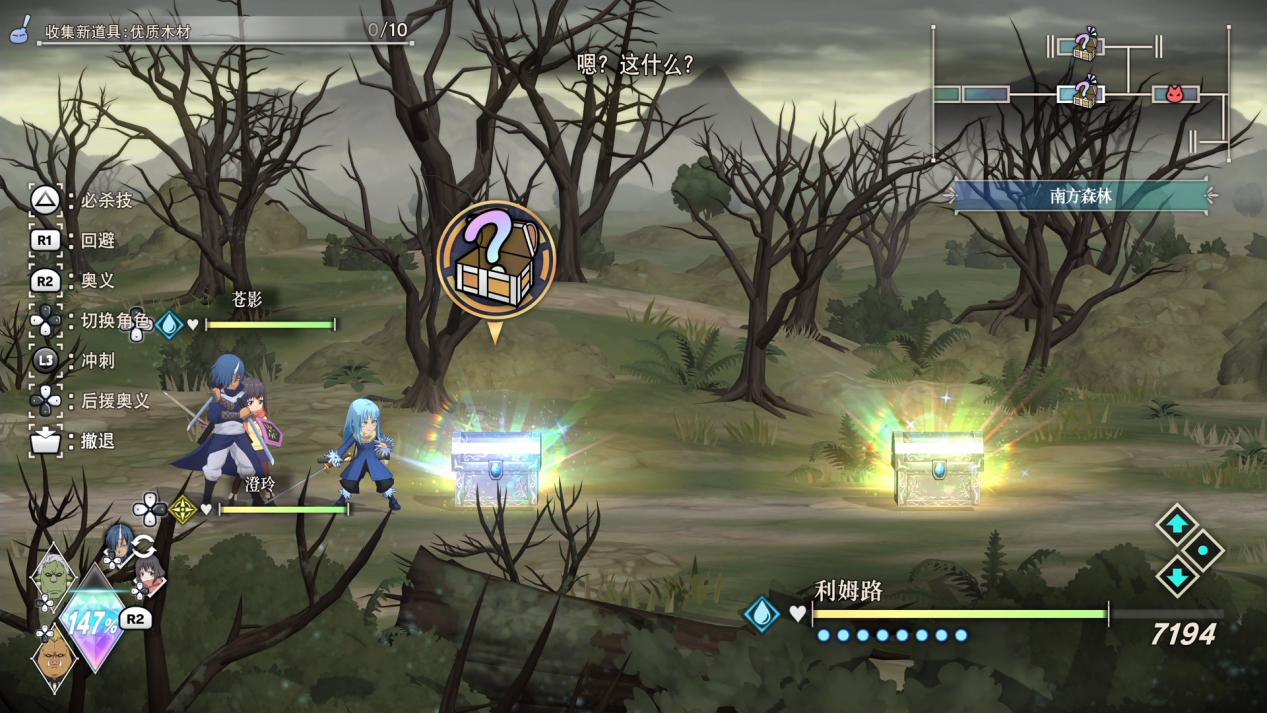Click the circular swap arrows icon

point(143,546)
